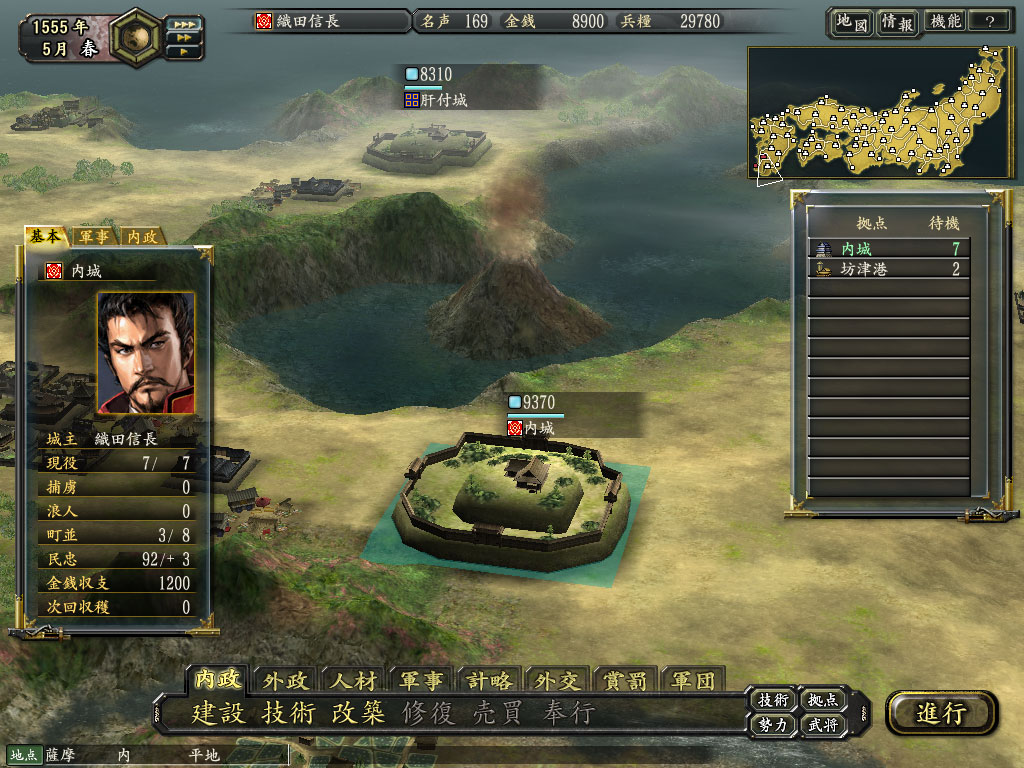1024x768 pixels.
Task: Select the 坊津港 row in the base list
Action: pyautogui.click(x=888, y=269)
